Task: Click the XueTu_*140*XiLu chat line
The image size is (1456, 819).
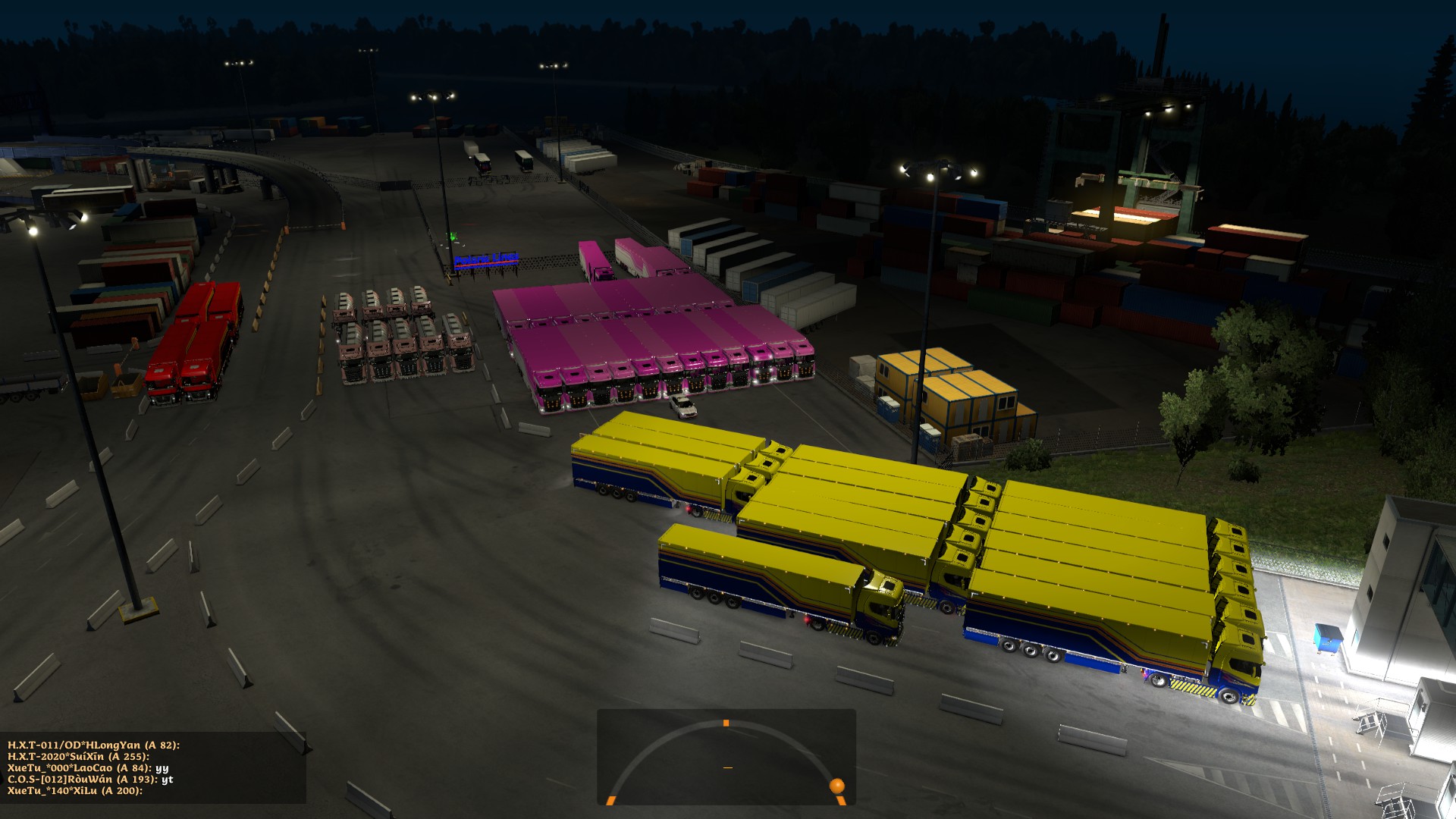Action: click(x=75, y=791)
